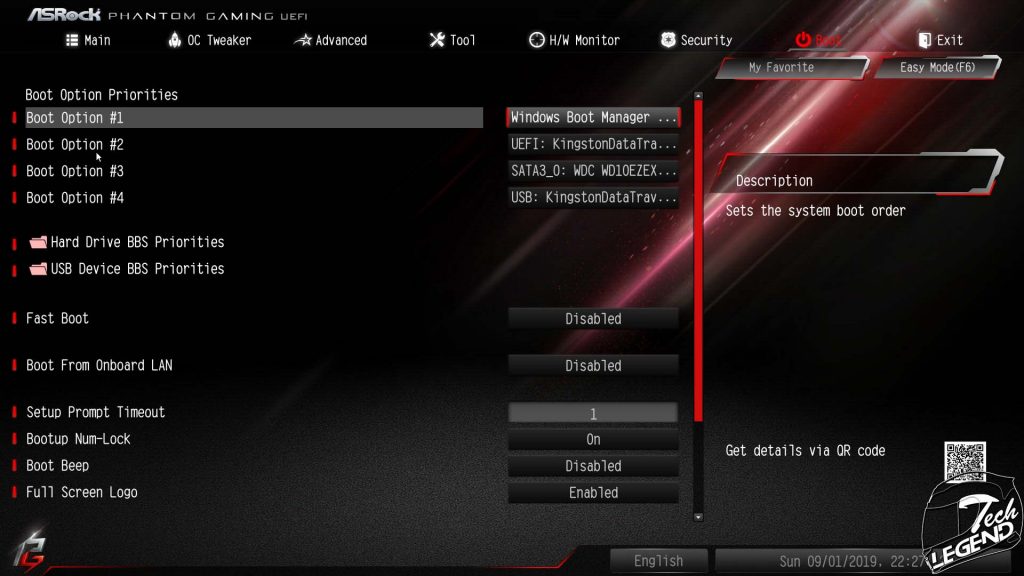The height and width of the screenshot is (576, 1024).
Task: Open the H/W Monitor tab
Action: point(574,40)
